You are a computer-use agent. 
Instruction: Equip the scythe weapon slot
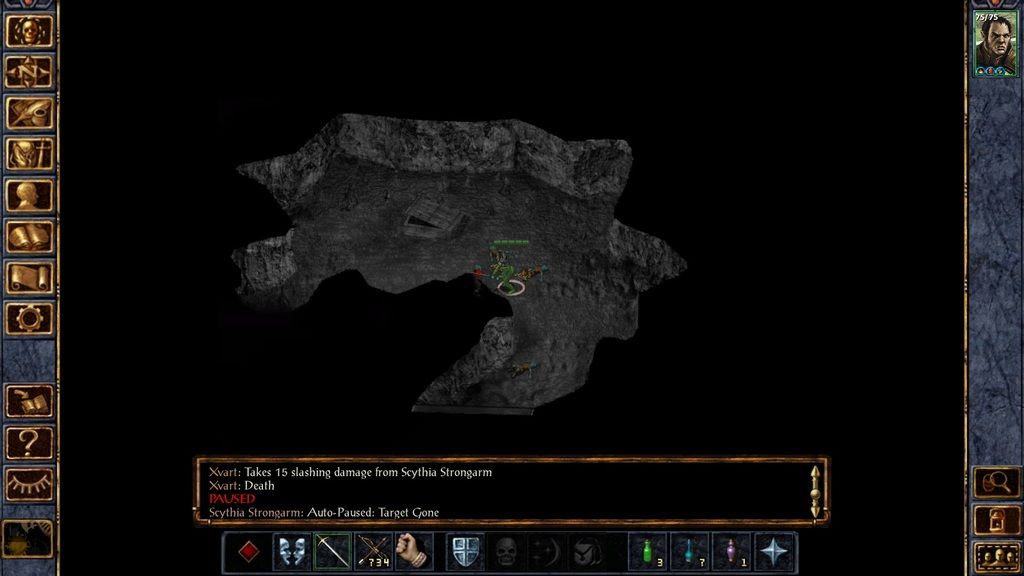coord(332,551)
